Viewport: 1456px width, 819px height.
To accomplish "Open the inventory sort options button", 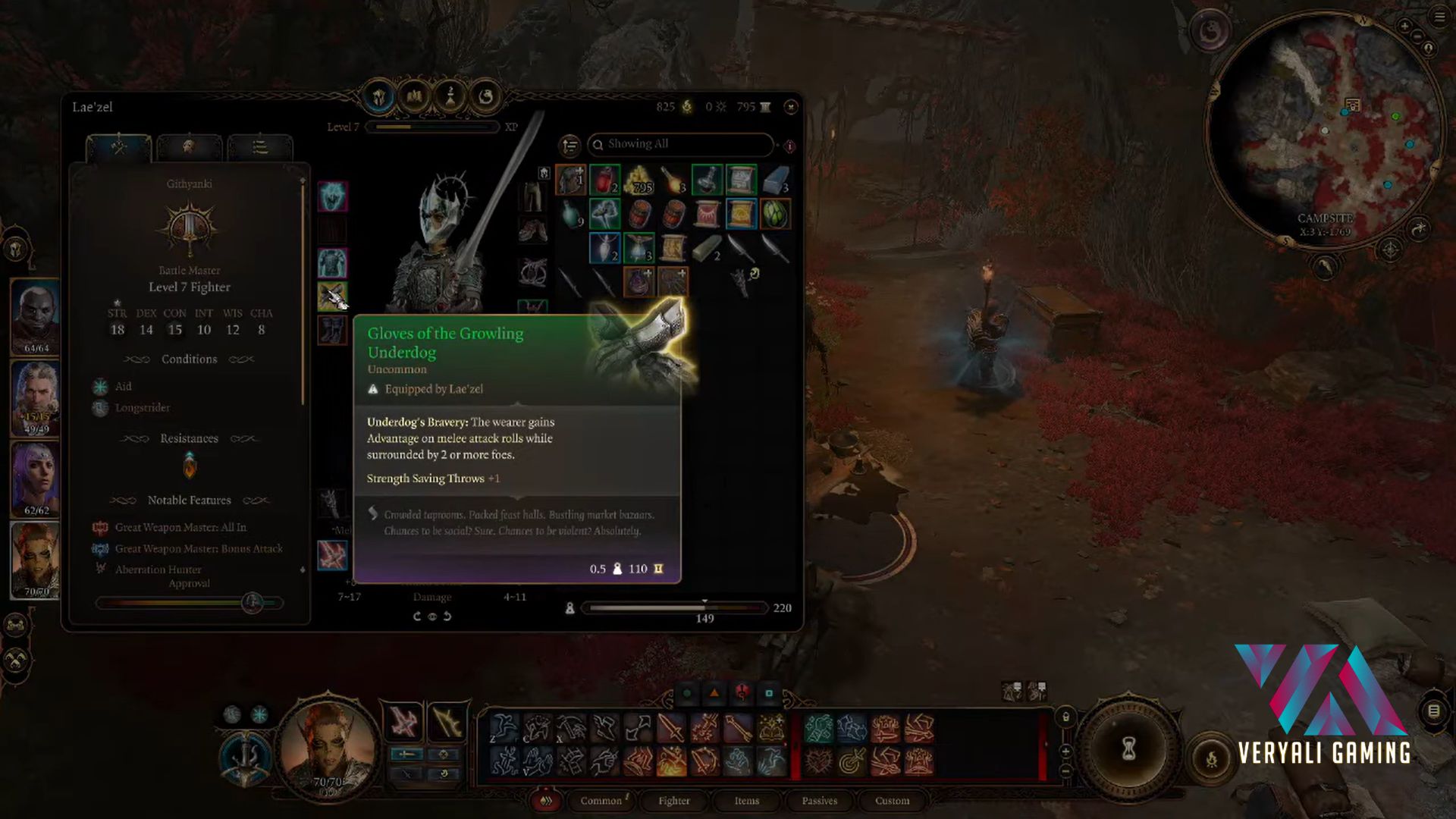I will (x=570, y=145).
